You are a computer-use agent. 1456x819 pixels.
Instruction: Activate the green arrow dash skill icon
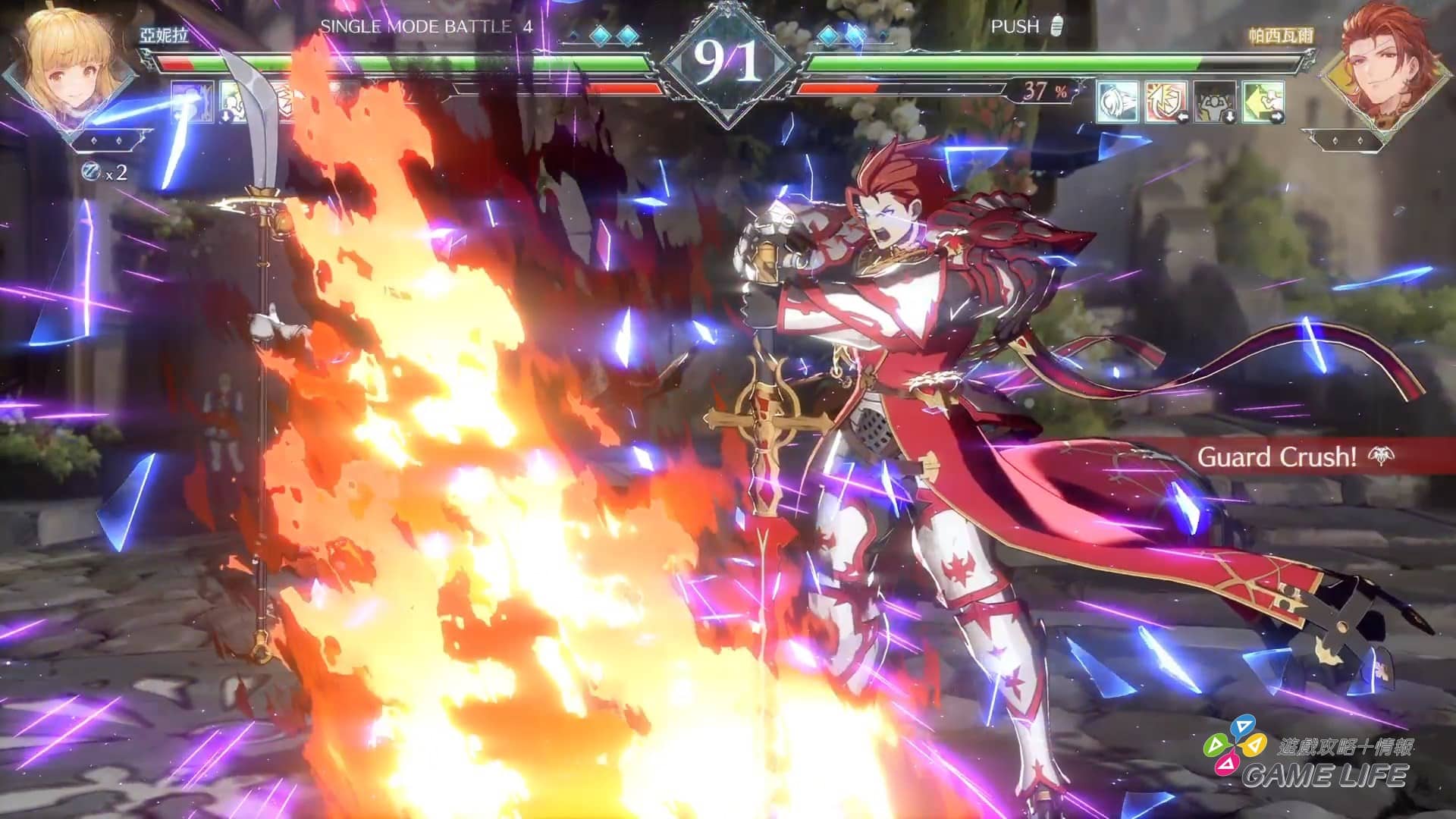tap(1263, 102)
